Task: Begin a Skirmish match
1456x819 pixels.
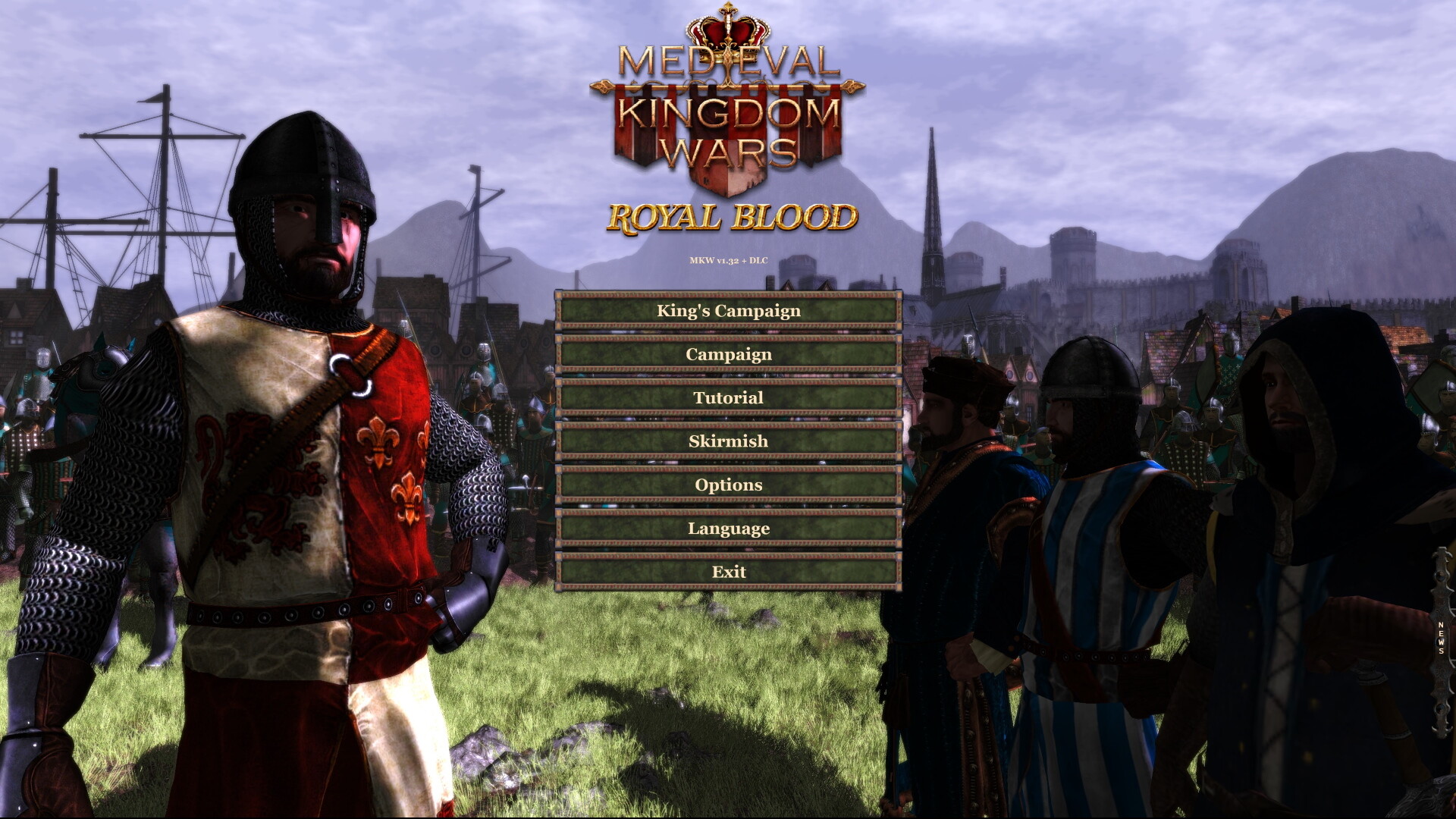Action: pyautogui.click(x=728, y=441)
